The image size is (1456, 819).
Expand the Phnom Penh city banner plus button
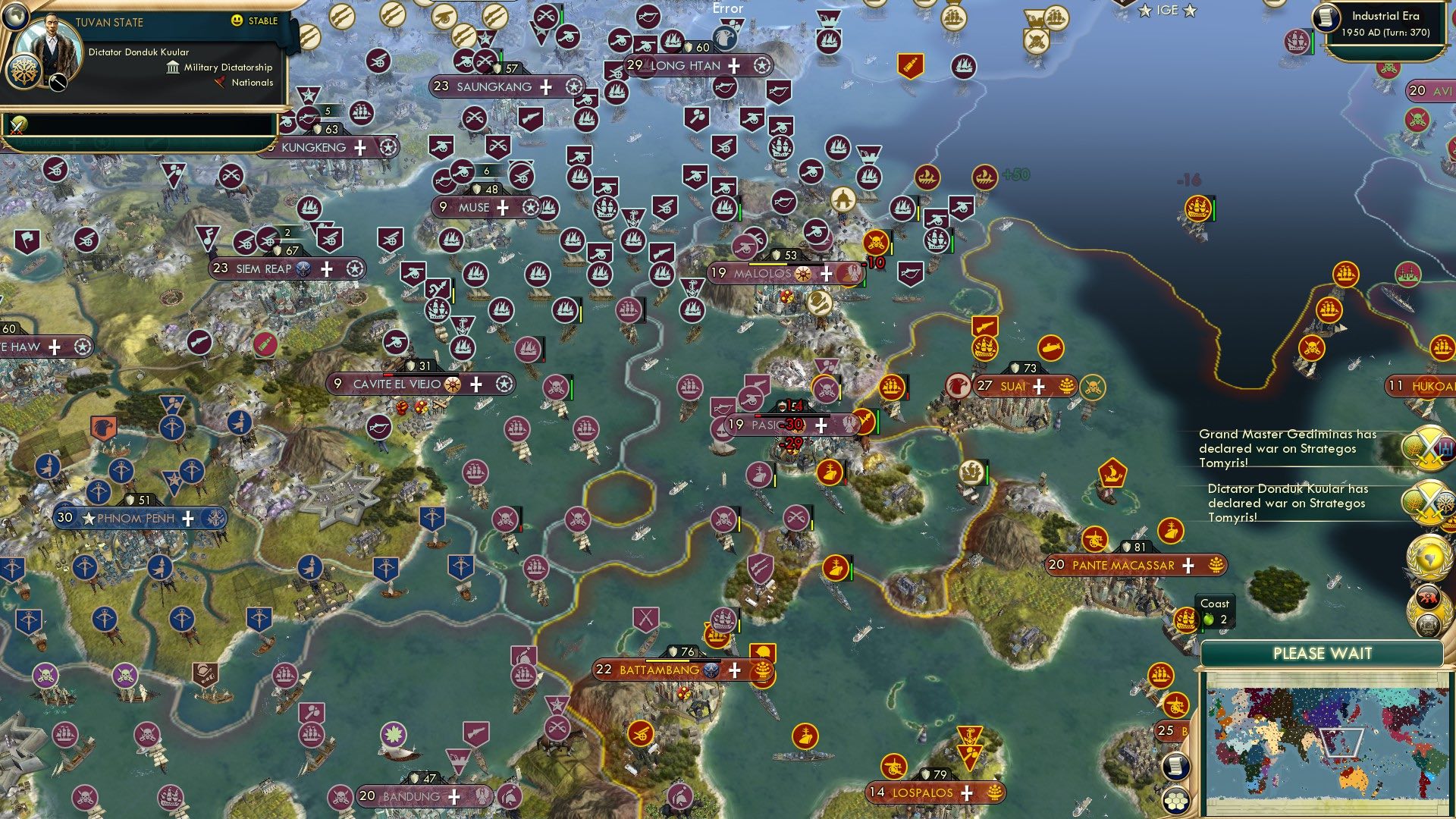pos(187,518)
